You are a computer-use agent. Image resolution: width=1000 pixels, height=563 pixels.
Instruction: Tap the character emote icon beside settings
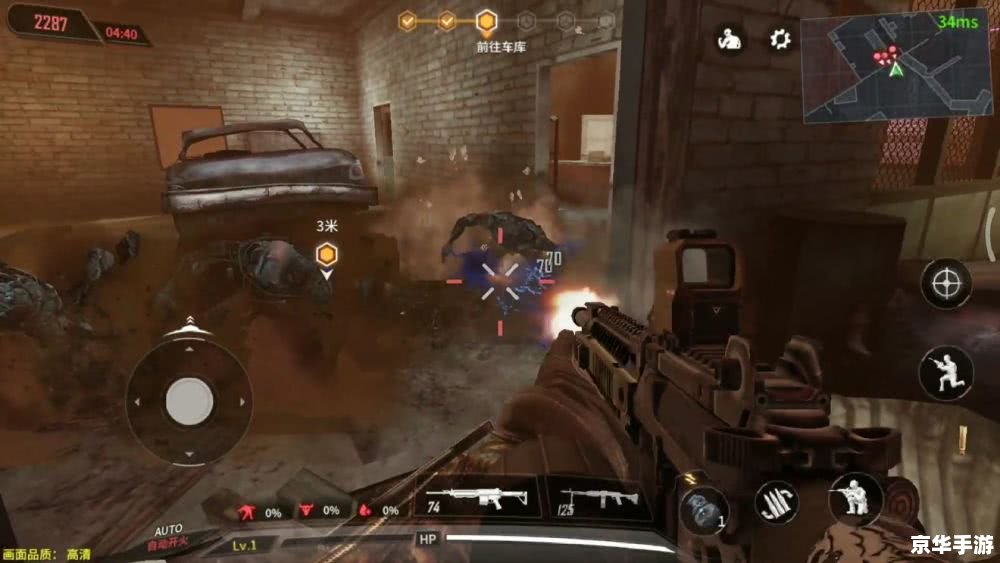[728, 40]
